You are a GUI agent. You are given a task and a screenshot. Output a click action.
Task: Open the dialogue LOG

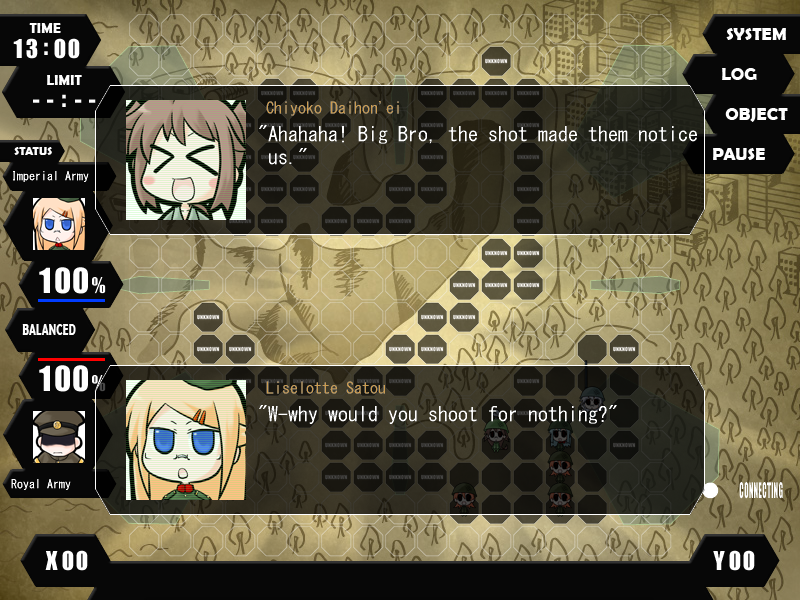739,74
